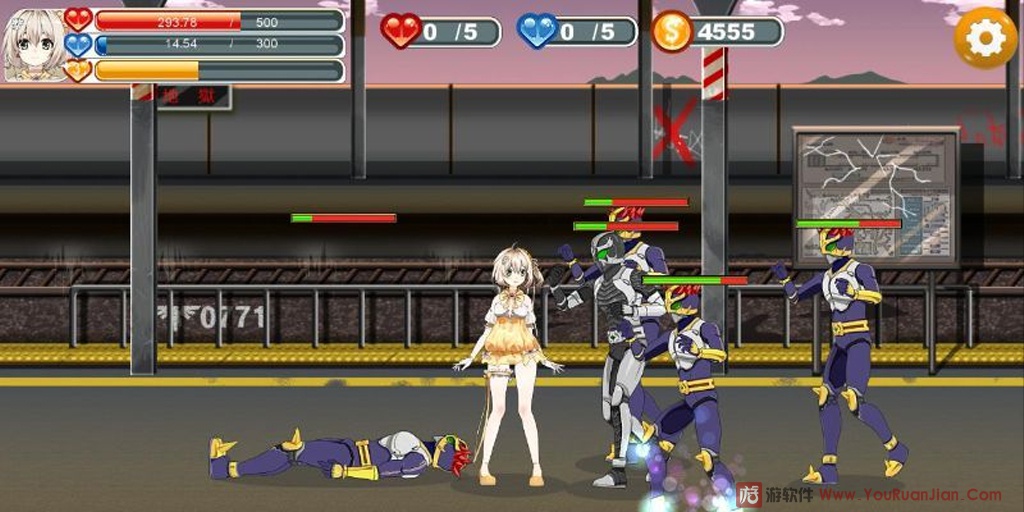The height and width of the screenshot is (512, 1024).
Task: Click the blonde character portrait
Action: coord(33,45)
